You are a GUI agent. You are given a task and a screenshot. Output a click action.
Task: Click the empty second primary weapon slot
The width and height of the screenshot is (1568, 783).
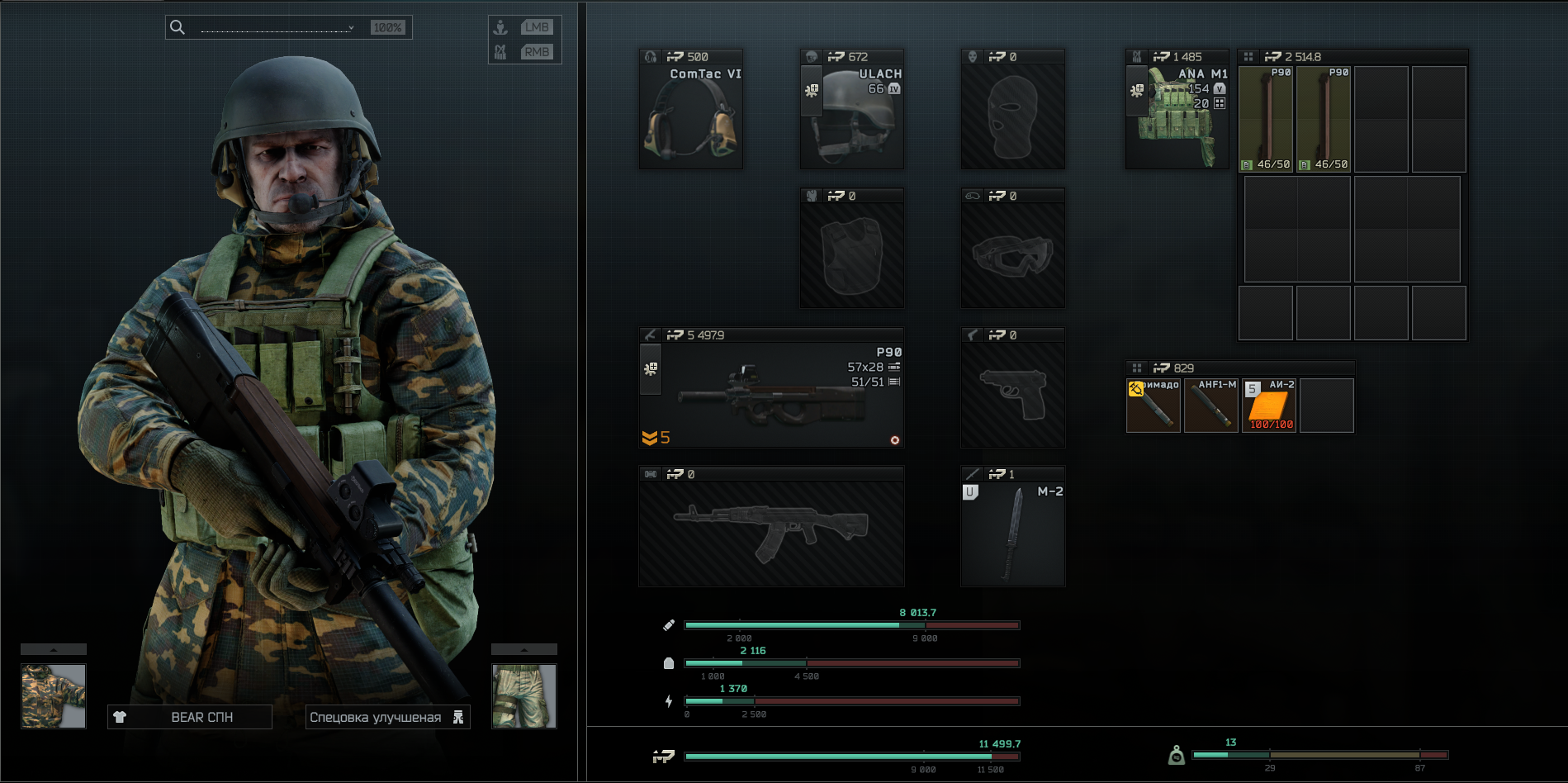(x=770, y=534)
